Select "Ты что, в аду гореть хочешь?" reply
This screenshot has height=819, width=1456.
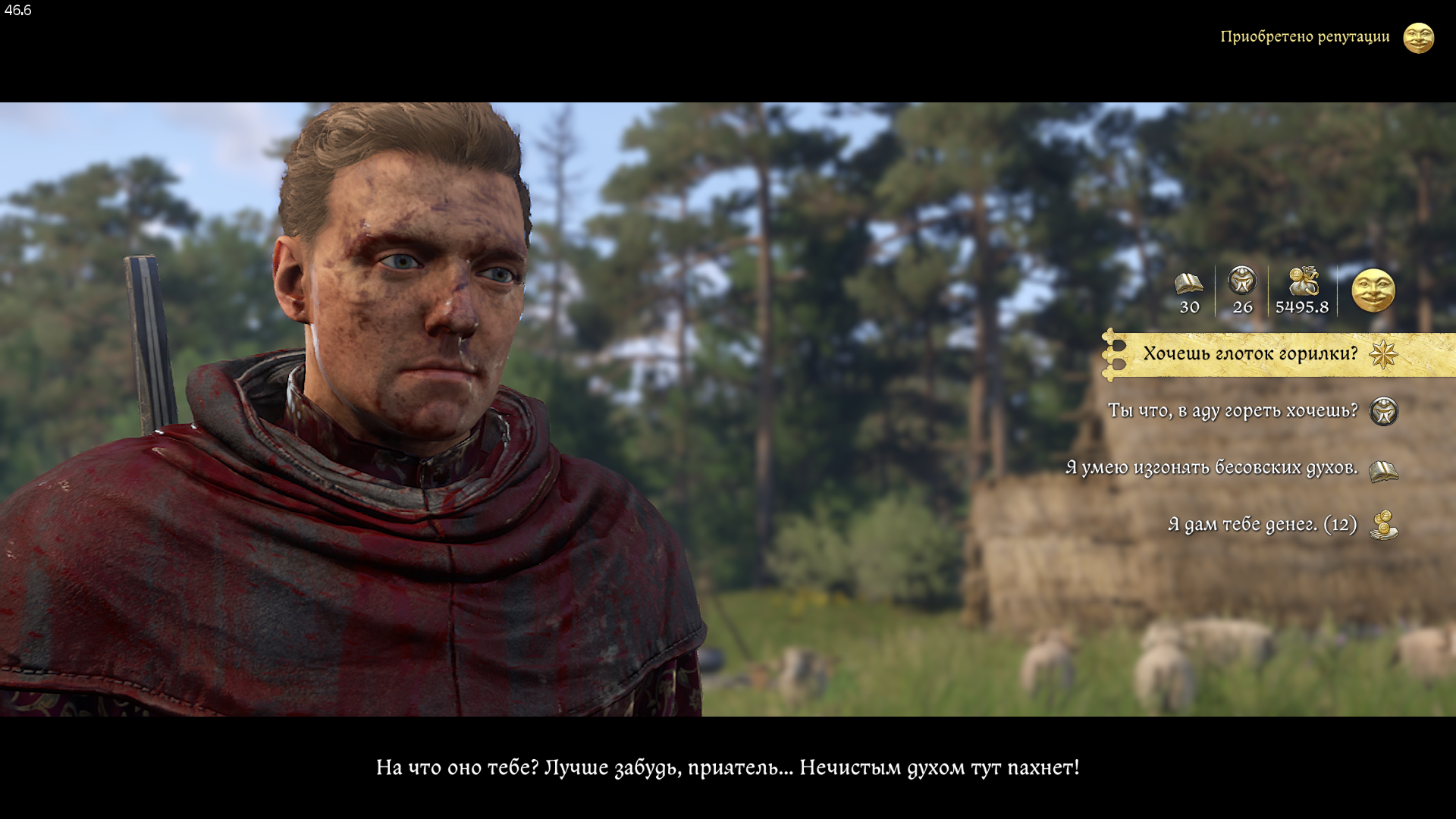(x=1232, y=411)
